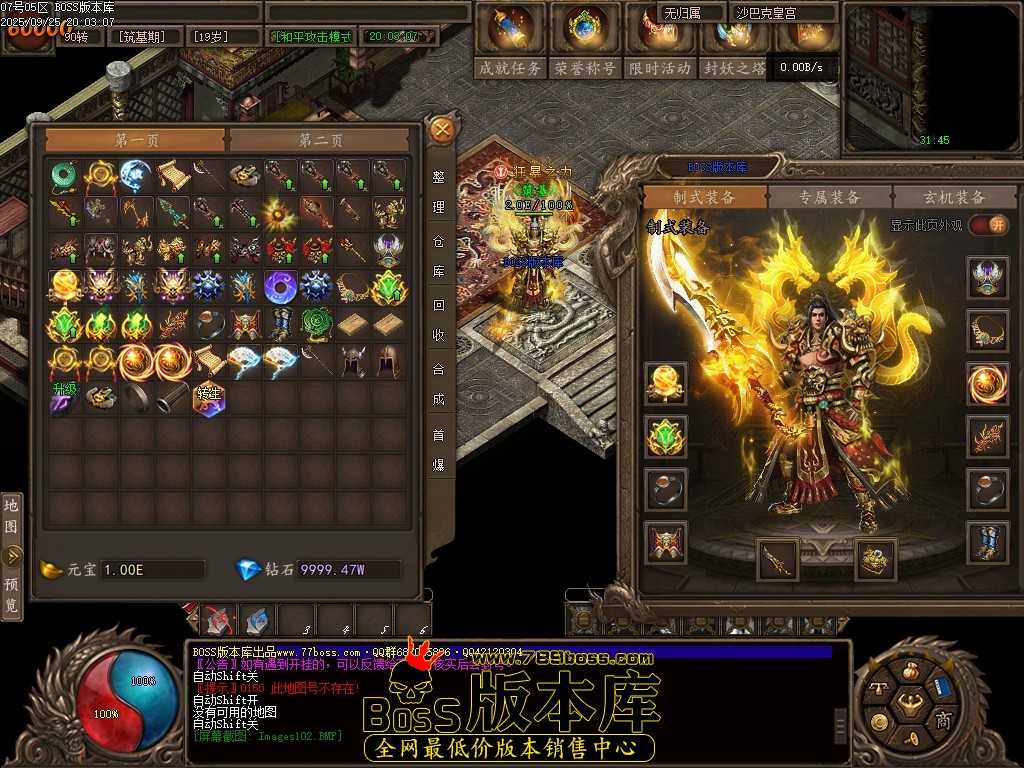Open the 封妖之塔 tower menu
1024x768 pixels.
[x=734, y=68]
